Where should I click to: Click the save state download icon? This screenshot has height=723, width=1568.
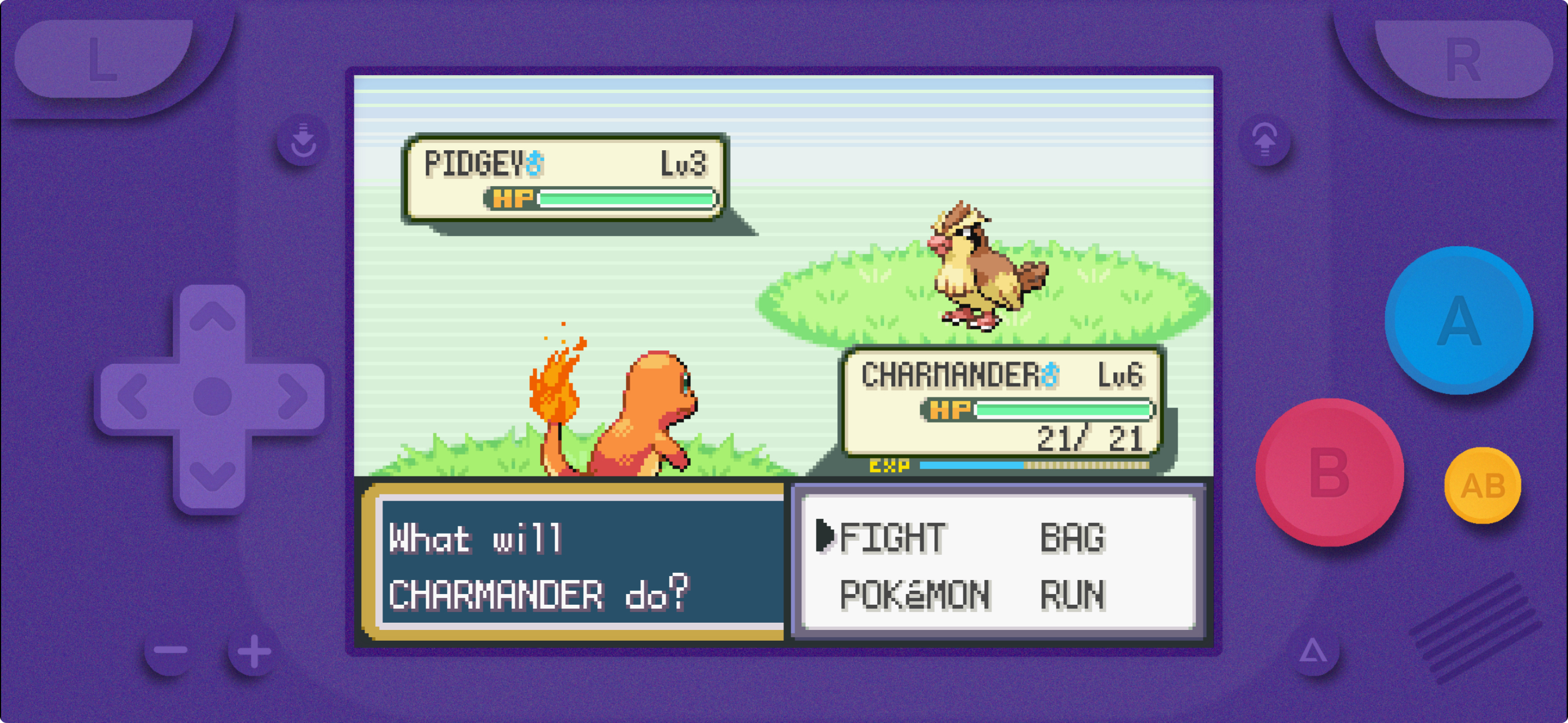tap(302, 141)
